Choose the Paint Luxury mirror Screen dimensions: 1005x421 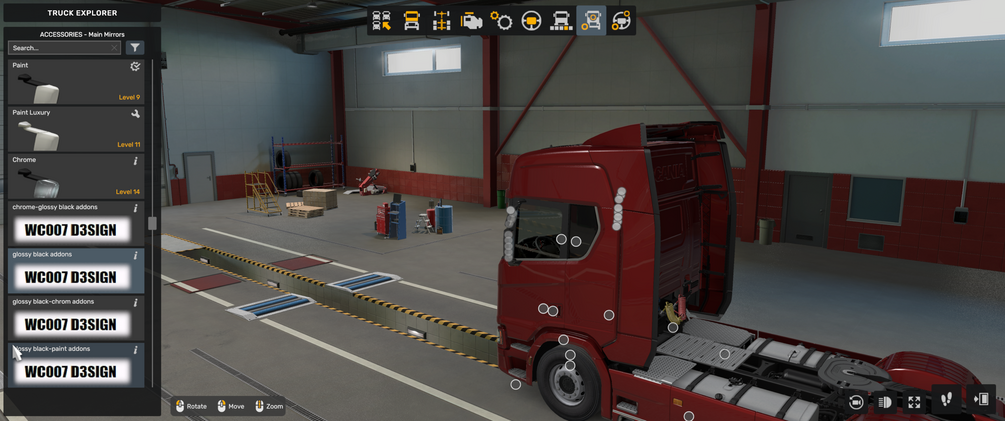pos(75,129)
